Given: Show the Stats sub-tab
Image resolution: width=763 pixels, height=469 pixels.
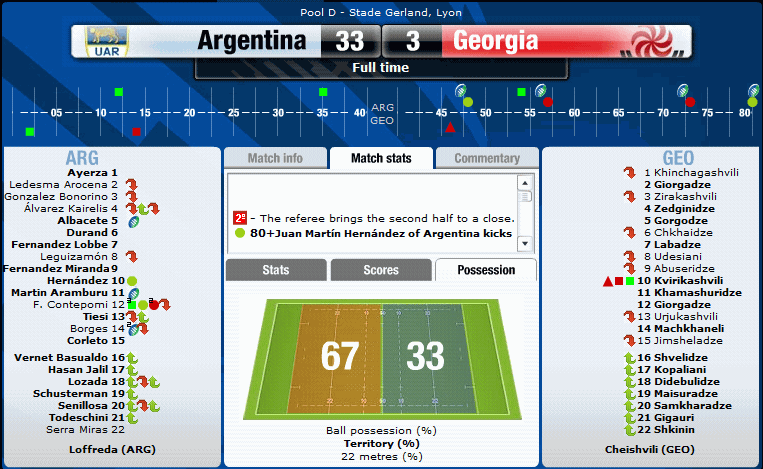Looking at the screenshot, I should (x=275, y=270).
